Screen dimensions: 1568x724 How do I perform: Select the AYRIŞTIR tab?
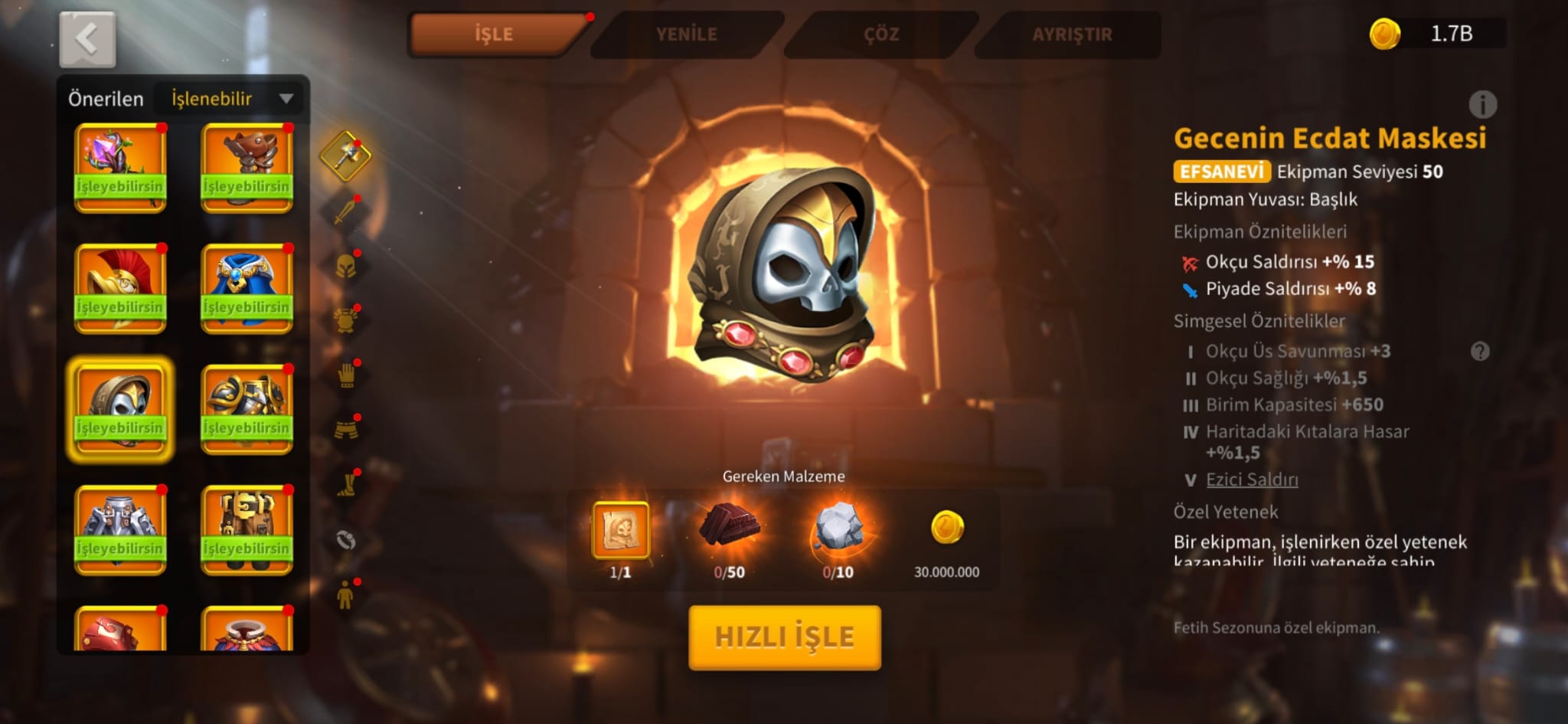click(x=1072, y=34)
